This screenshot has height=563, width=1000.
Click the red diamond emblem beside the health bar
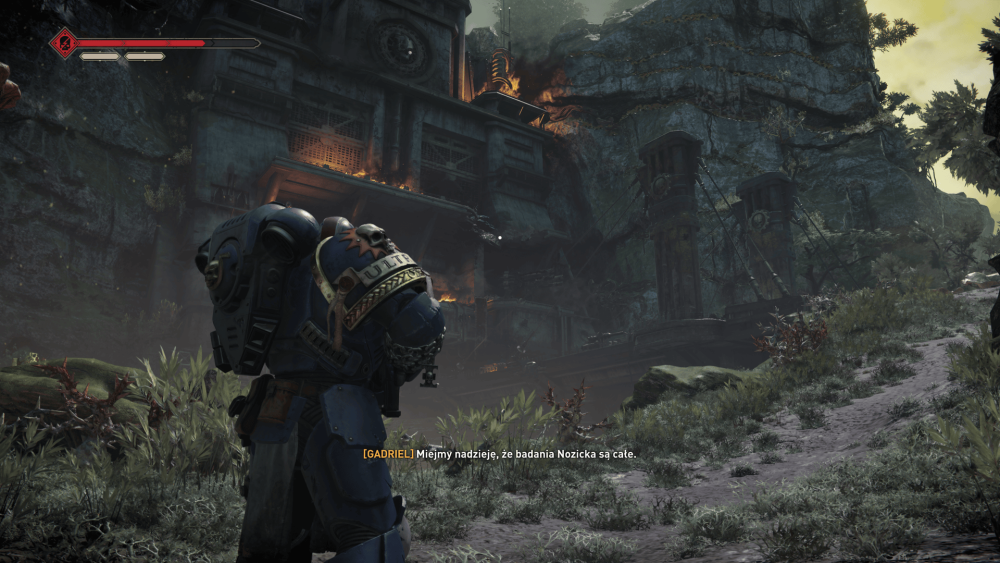[x=65, y=43]
